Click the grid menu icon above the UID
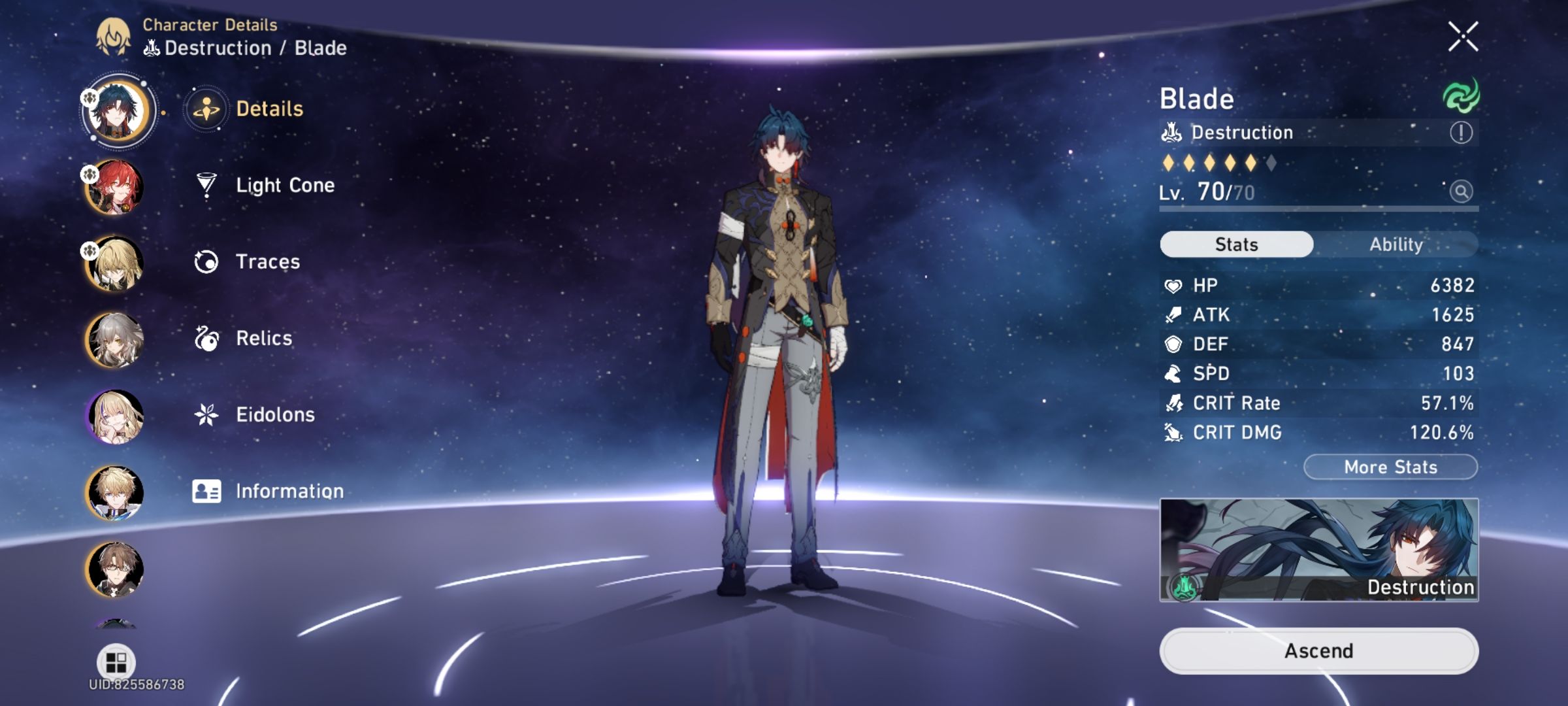This screenshot has height=706, width=1568. [116, 662]
